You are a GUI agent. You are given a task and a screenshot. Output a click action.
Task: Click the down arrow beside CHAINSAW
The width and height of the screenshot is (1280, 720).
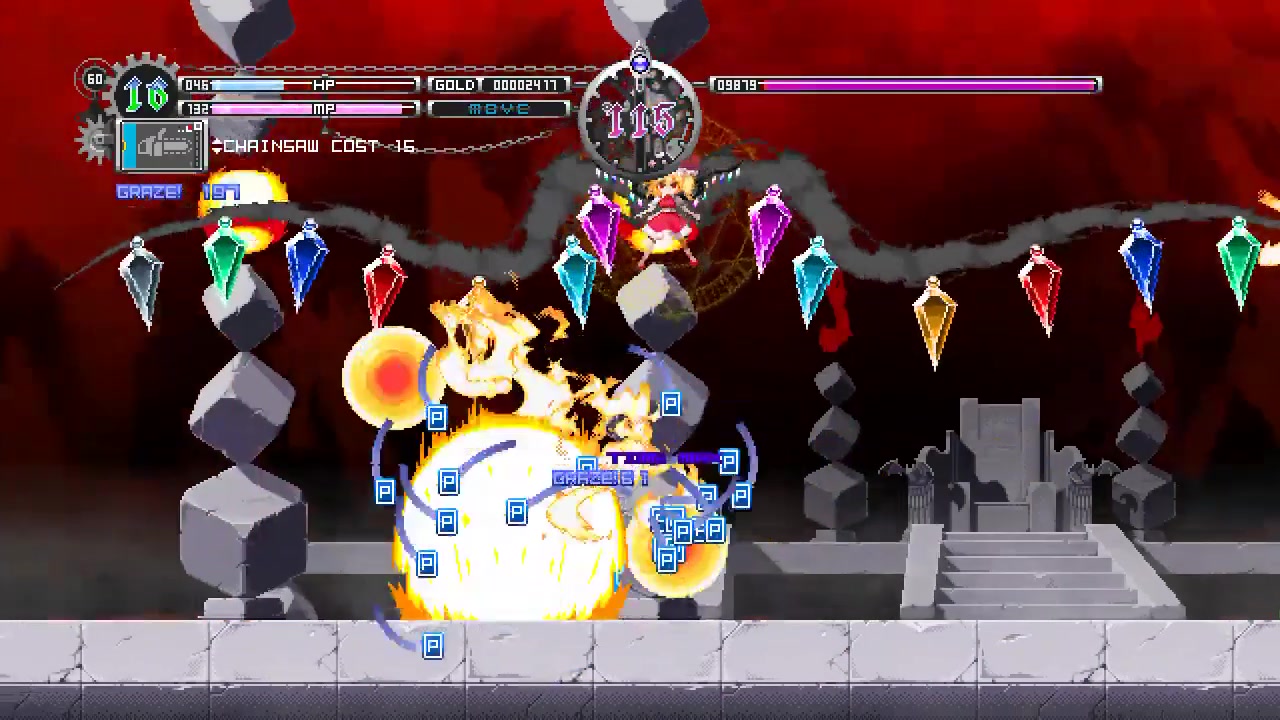[x=217, y=150]
